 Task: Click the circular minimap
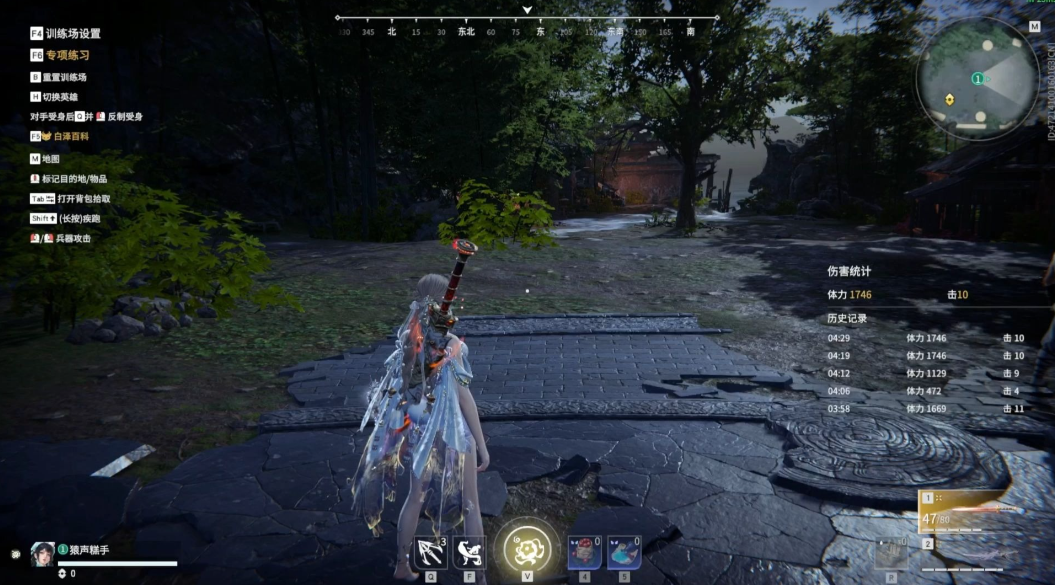tap(978, 78)
